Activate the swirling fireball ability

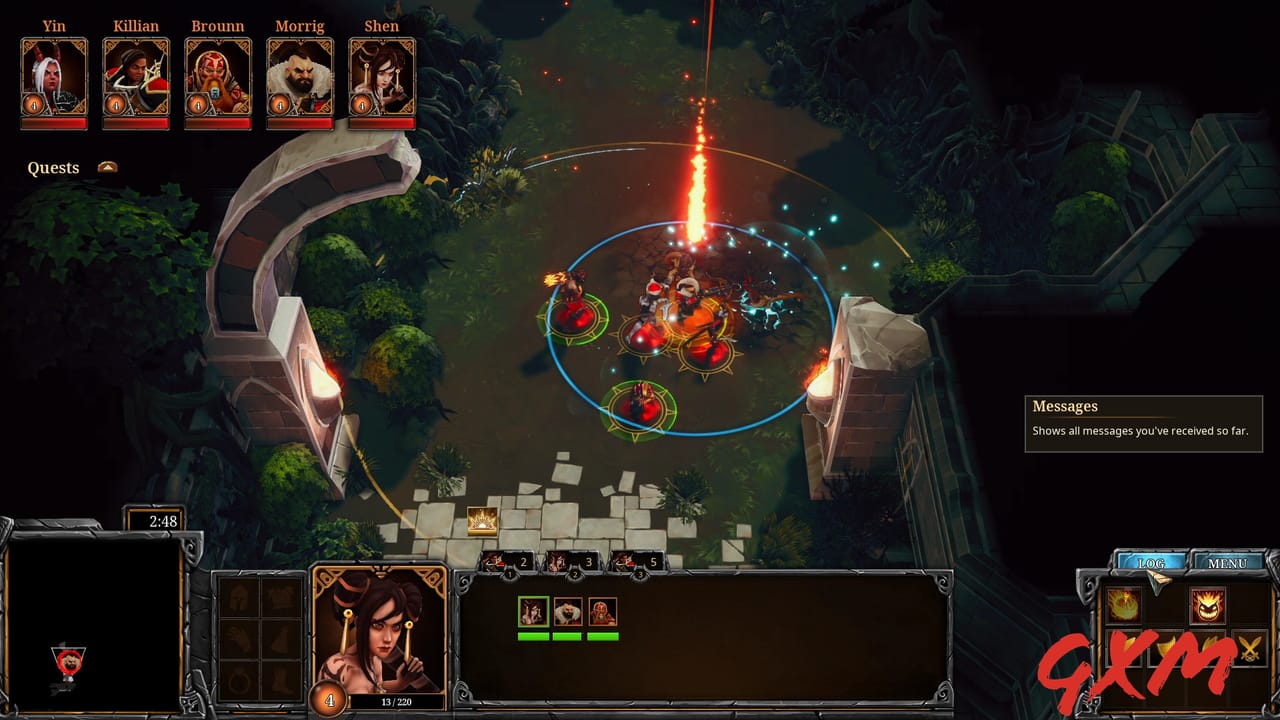pos(1123,605)
